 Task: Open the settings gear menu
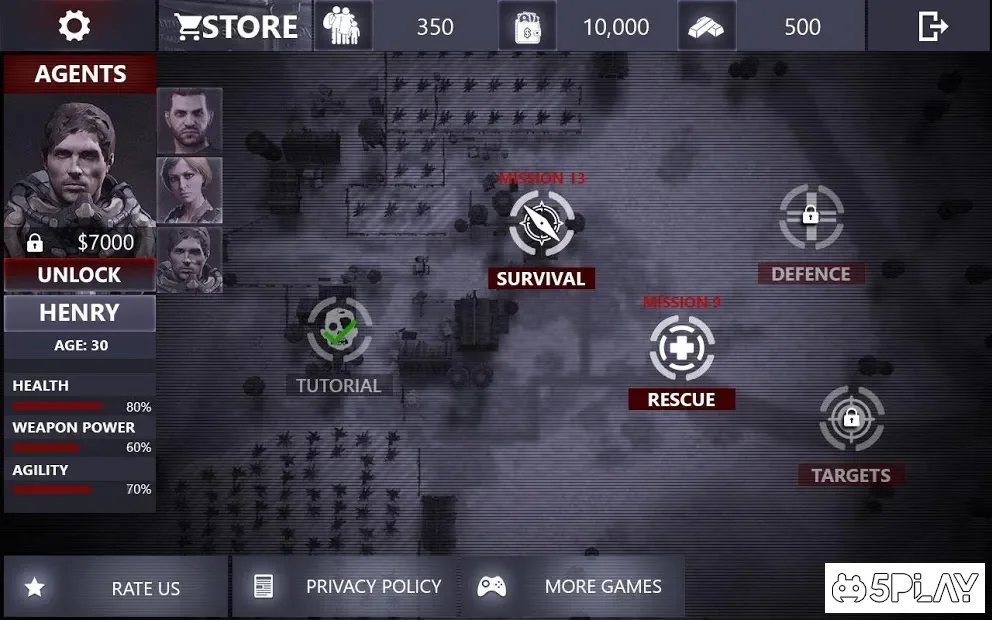(74, 26)
